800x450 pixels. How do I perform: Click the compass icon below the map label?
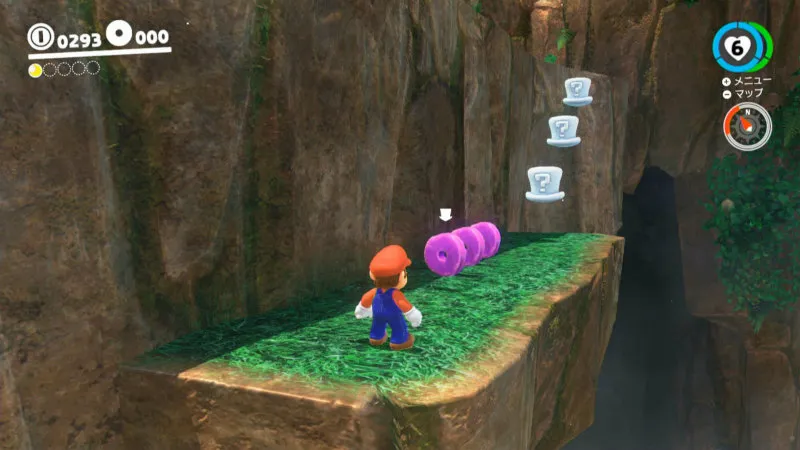tap(747, 127)
